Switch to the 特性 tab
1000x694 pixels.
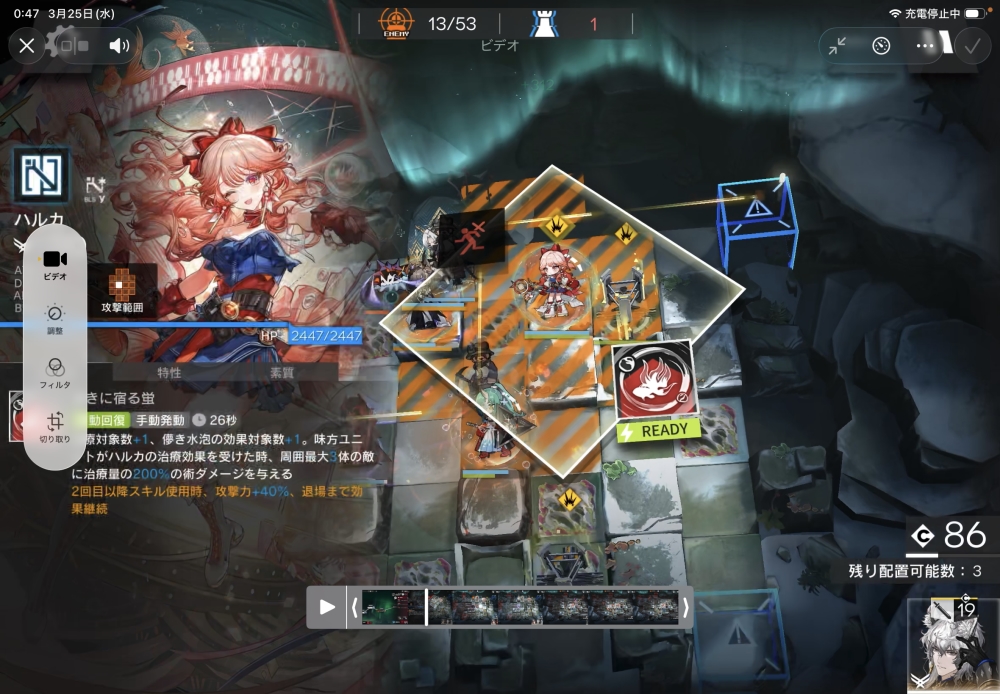click(170, 373)
